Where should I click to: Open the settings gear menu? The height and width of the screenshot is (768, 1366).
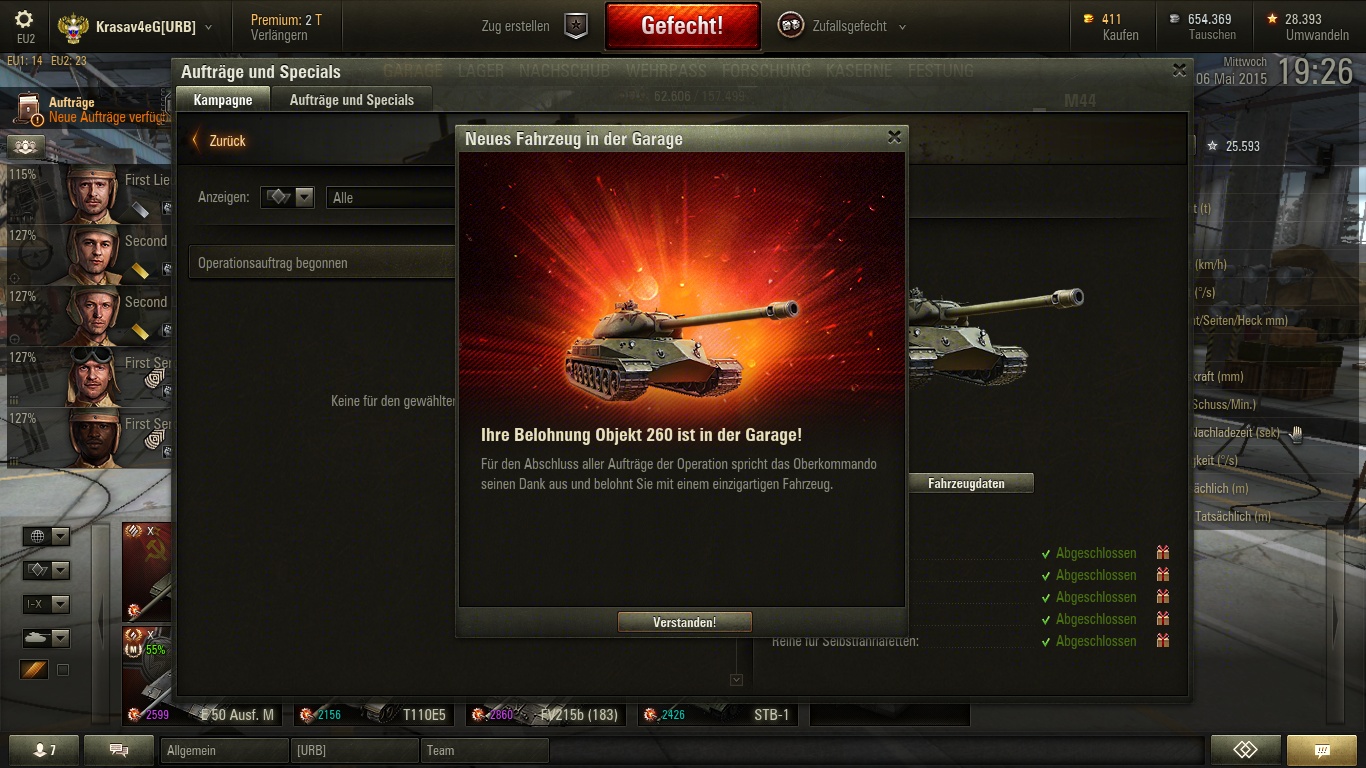pyautogui.click(x=25, y=20)
